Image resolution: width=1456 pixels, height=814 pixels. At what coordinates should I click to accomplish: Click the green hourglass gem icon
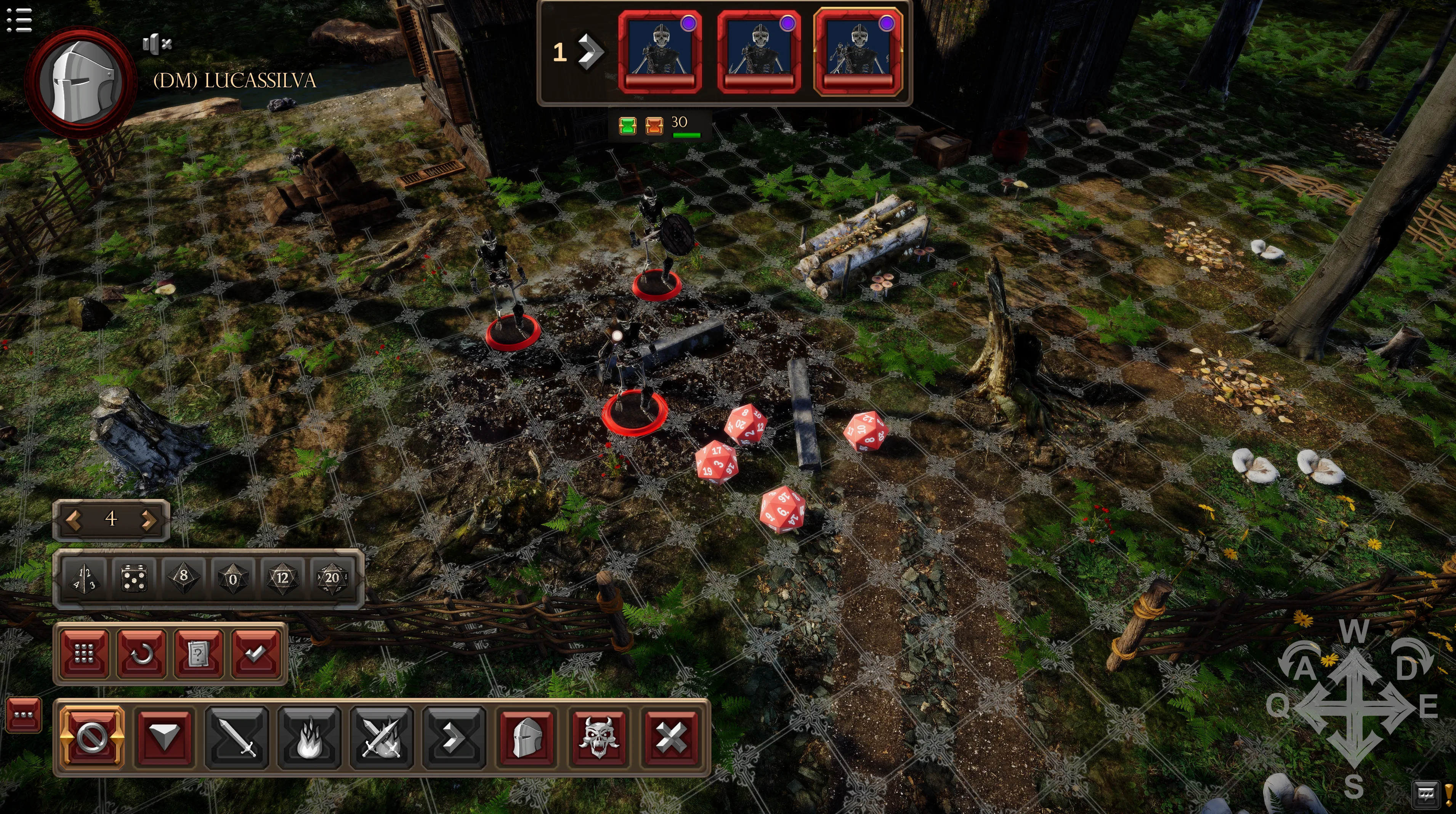[627, 125]
